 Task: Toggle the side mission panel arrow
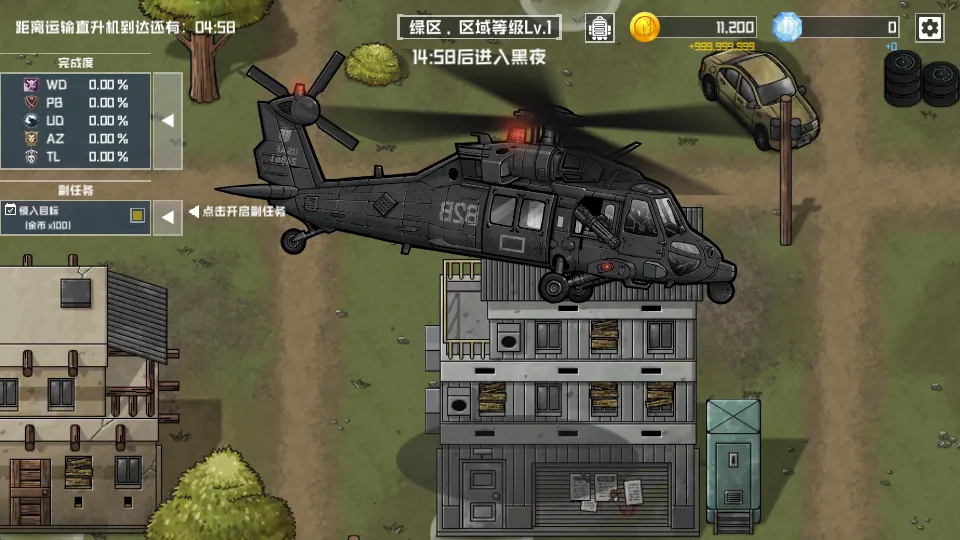click(168, 216)
